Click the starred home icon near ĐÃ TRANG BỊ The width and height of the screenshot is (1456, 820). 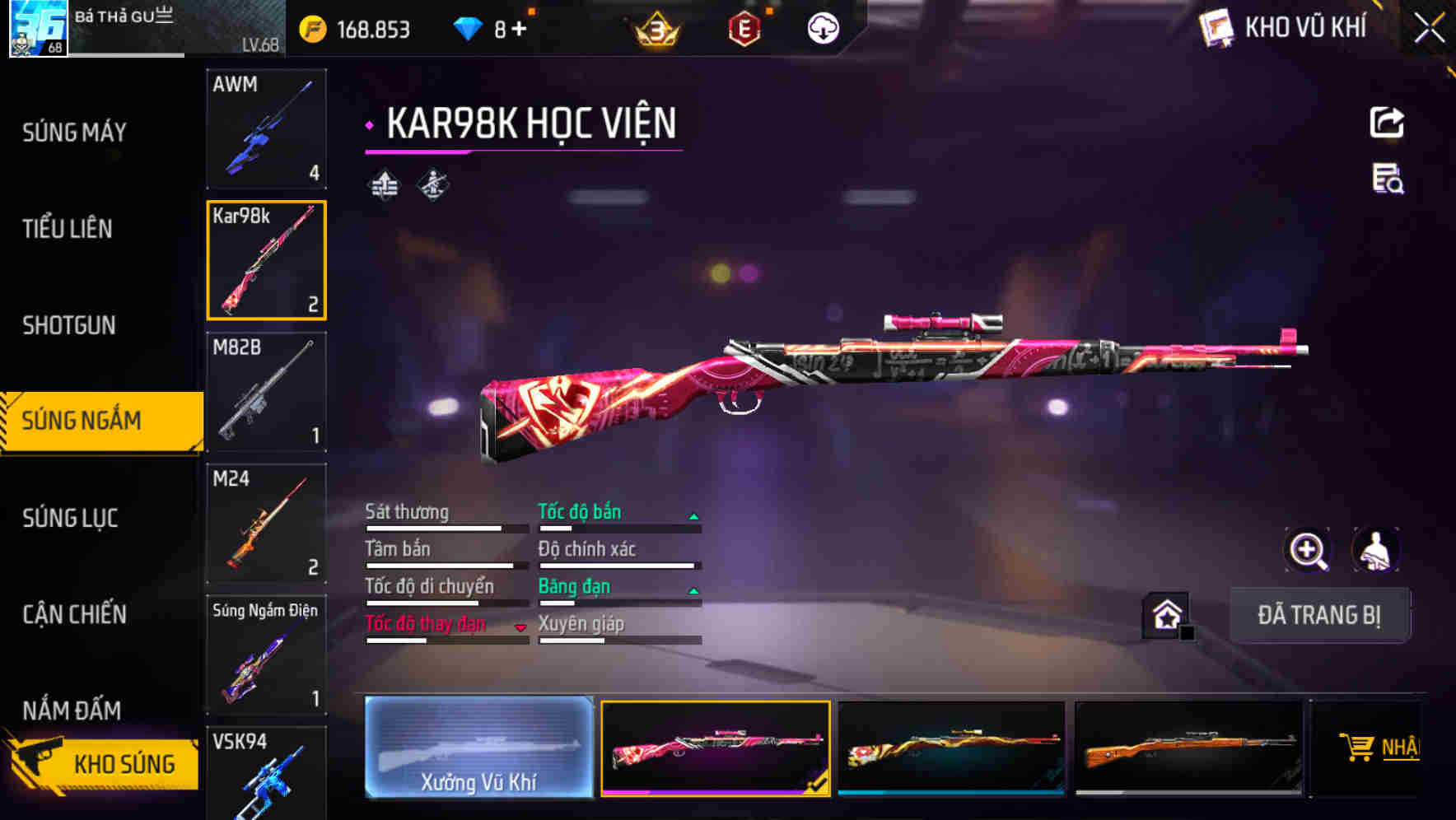click(x=1164, y=615)
